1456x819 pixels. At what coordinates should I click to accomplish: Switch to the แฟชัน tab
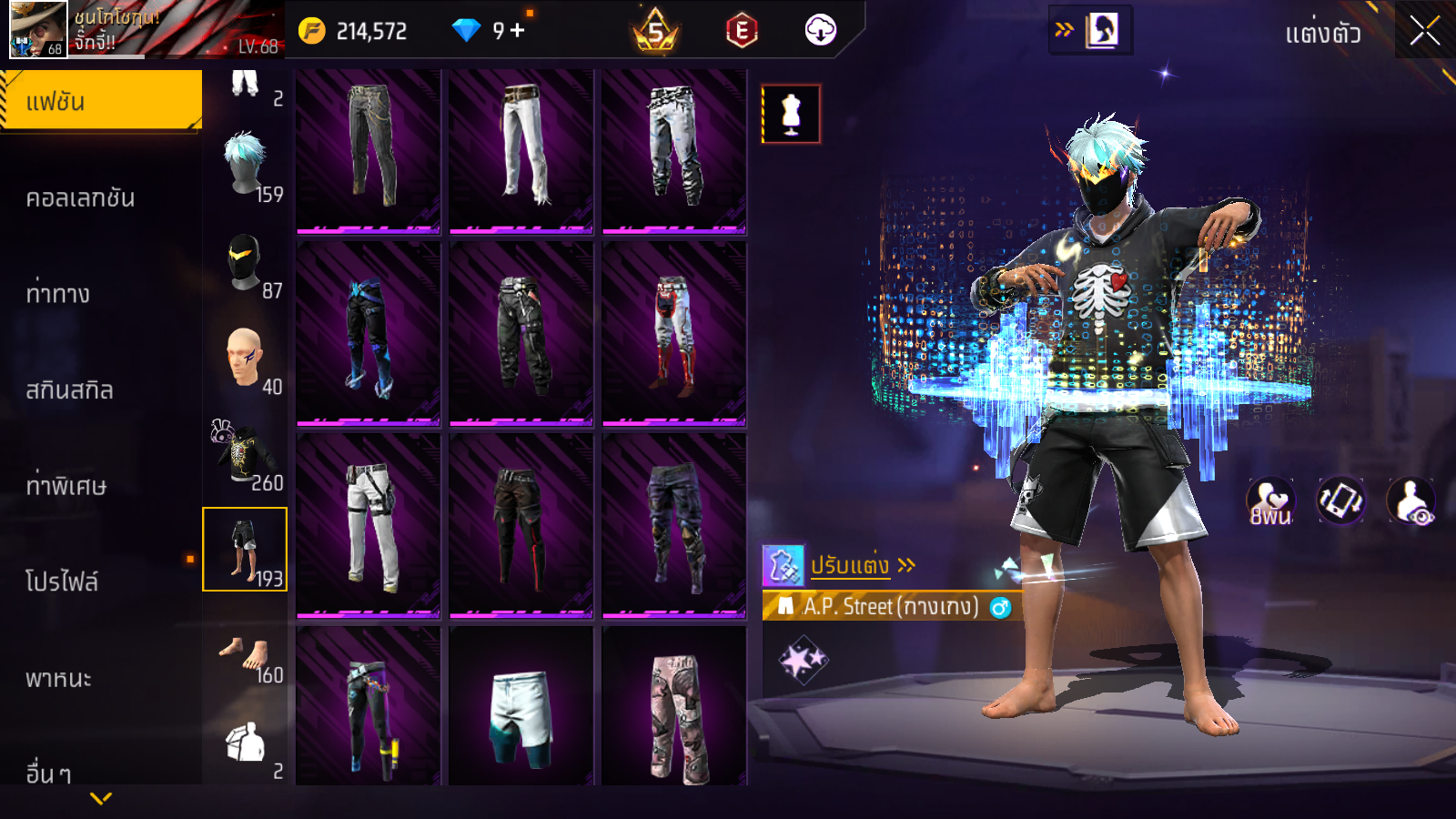click(101, 101)
